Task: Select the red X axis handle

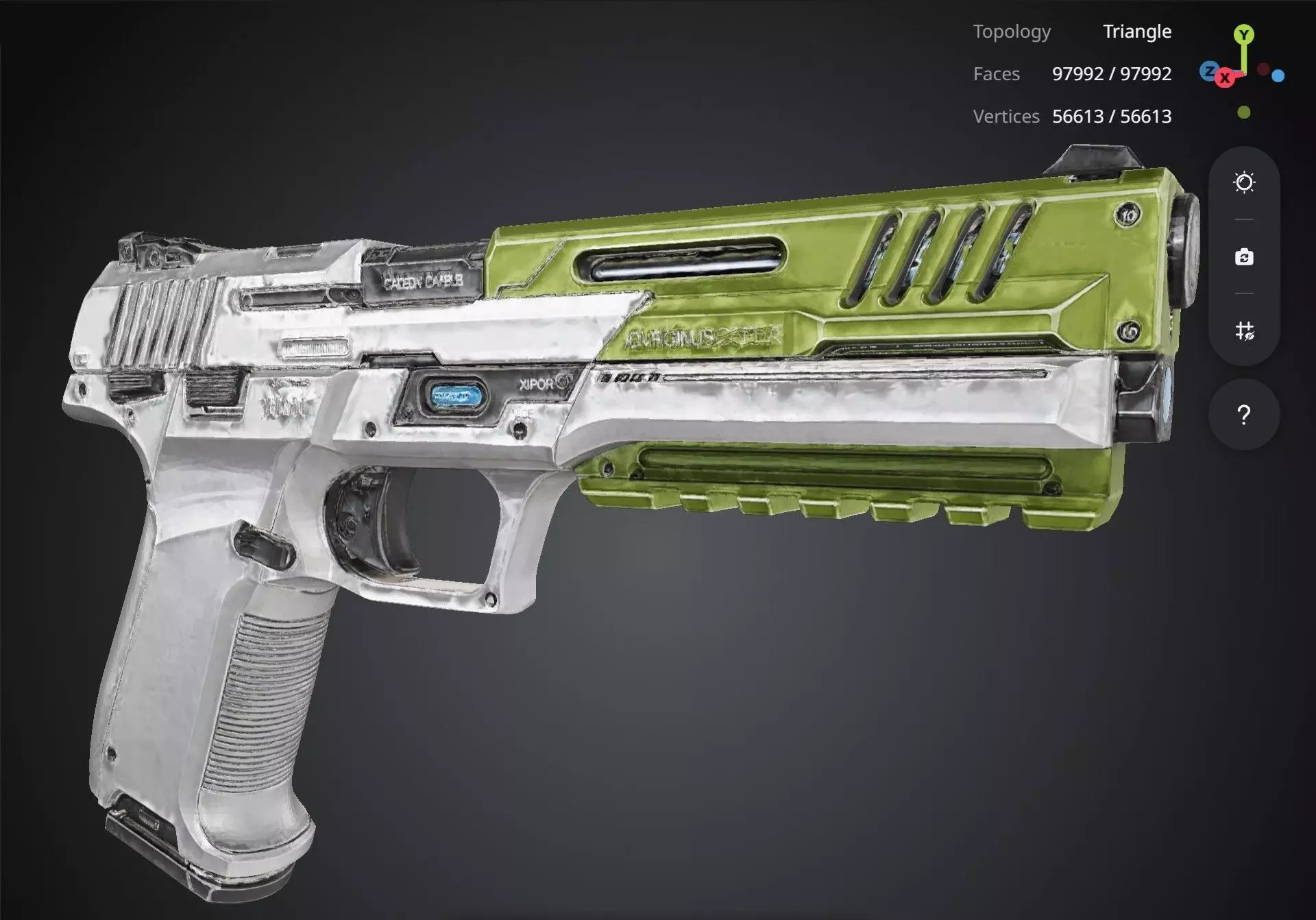Action: pos(1225,78)
